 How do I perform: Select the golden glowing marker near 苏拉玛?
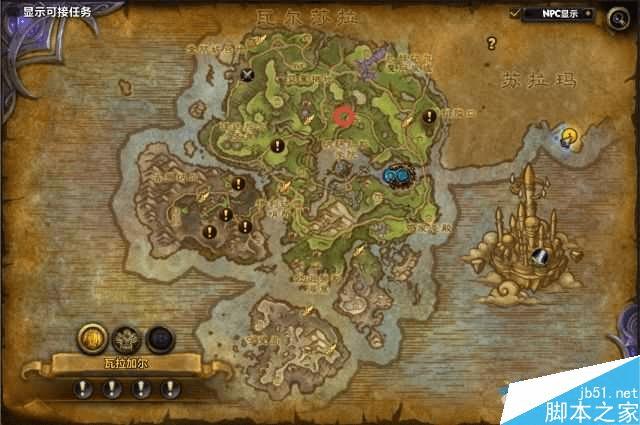tap(569, 135)
